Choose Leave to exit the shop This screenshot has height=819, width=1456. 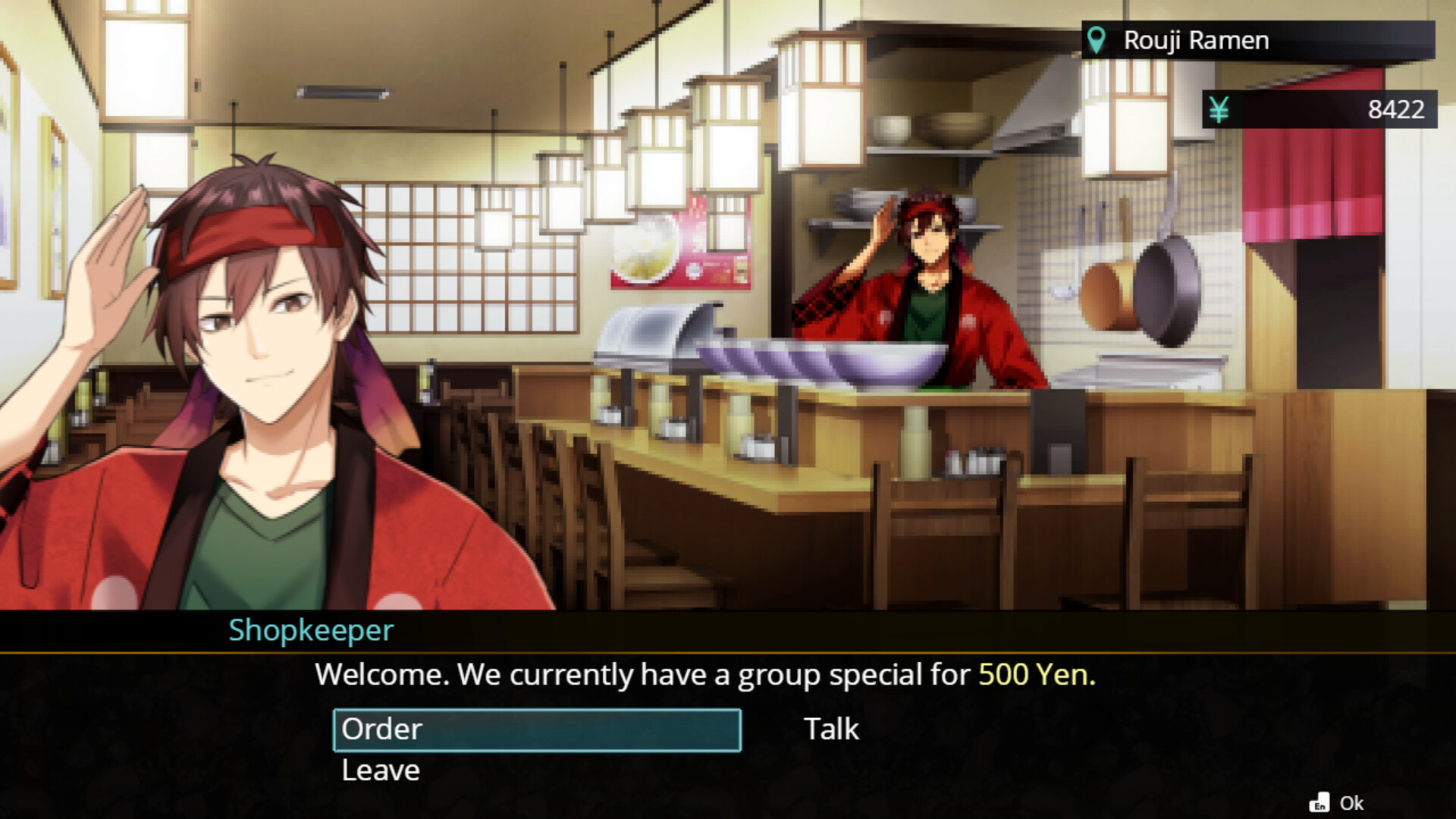379,770
